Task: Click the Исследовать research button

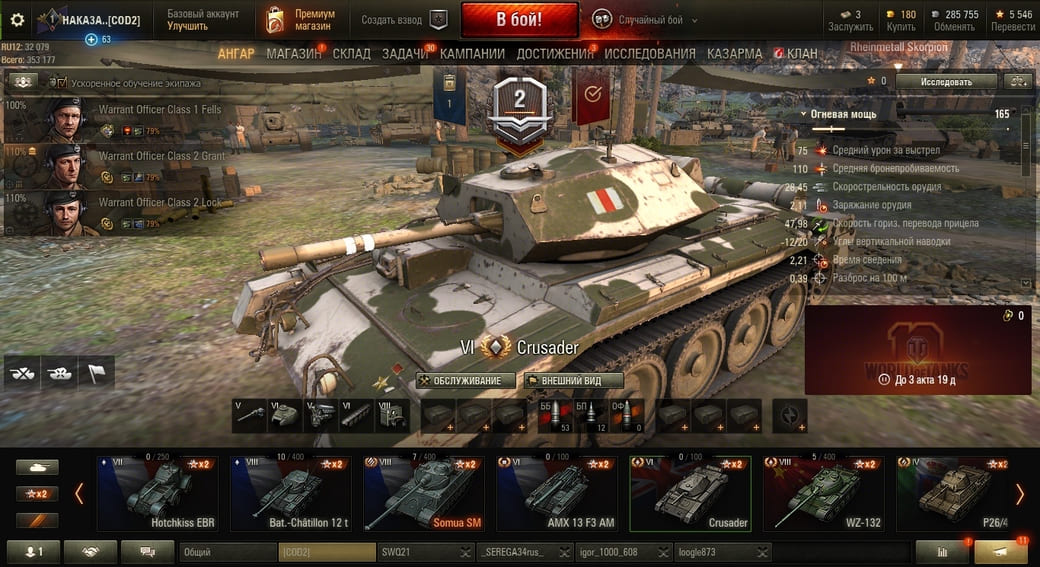Action: tap(945, 81)
